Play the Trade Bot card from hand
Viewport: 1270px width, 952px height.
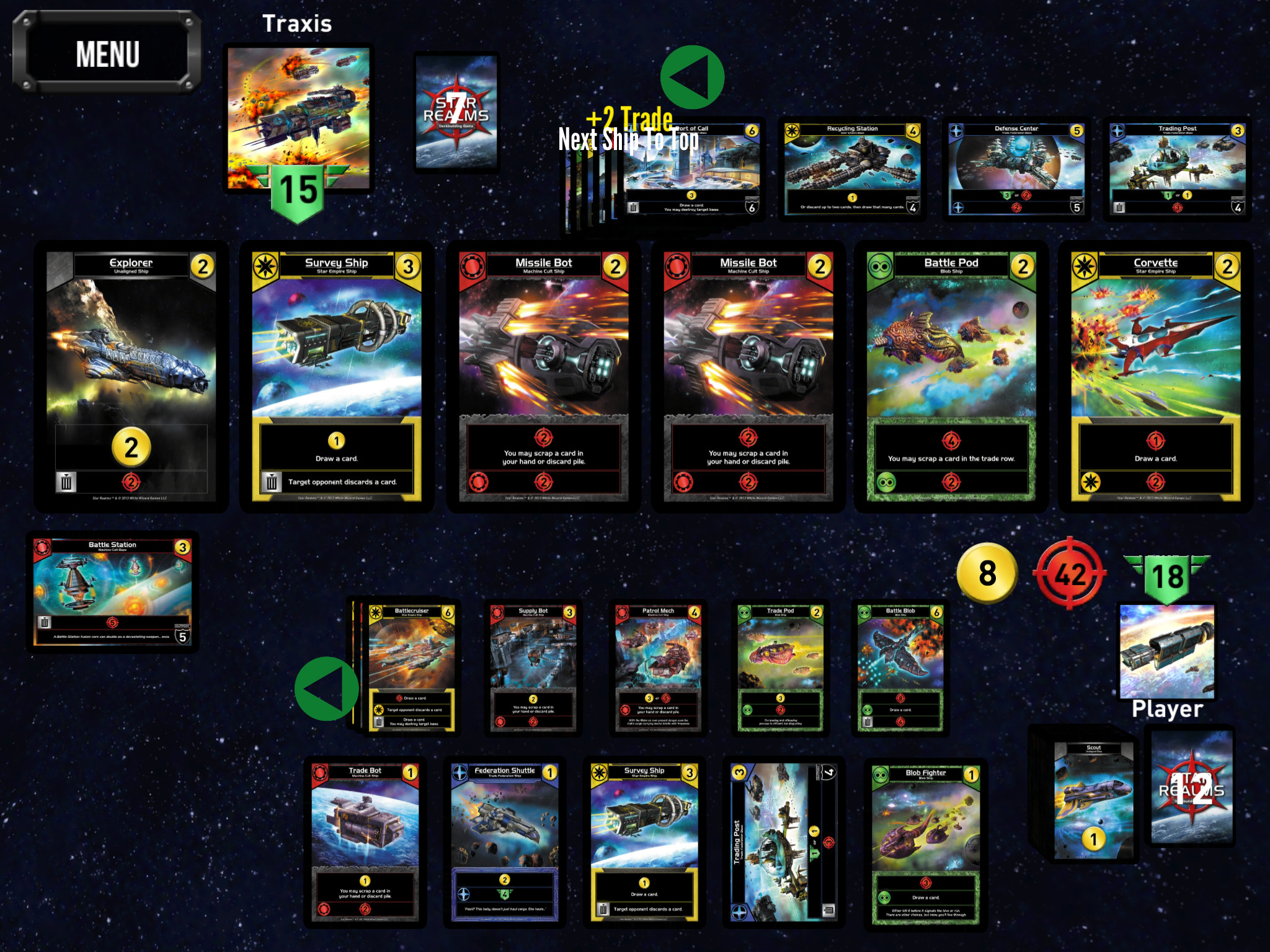coord(365,842)
